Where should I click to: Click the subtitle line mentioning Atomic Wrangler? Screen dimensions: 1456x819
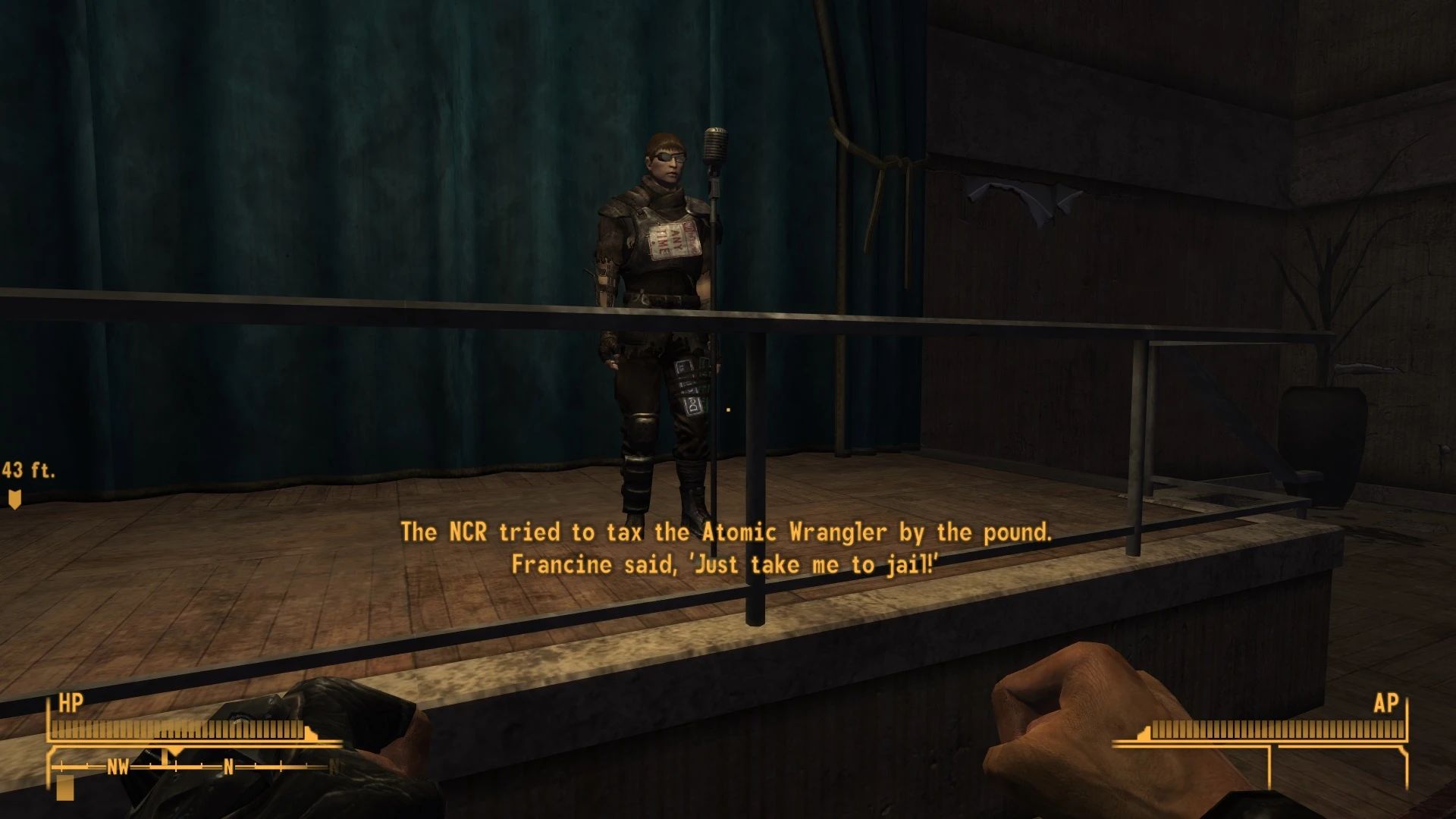coord(726,532)
